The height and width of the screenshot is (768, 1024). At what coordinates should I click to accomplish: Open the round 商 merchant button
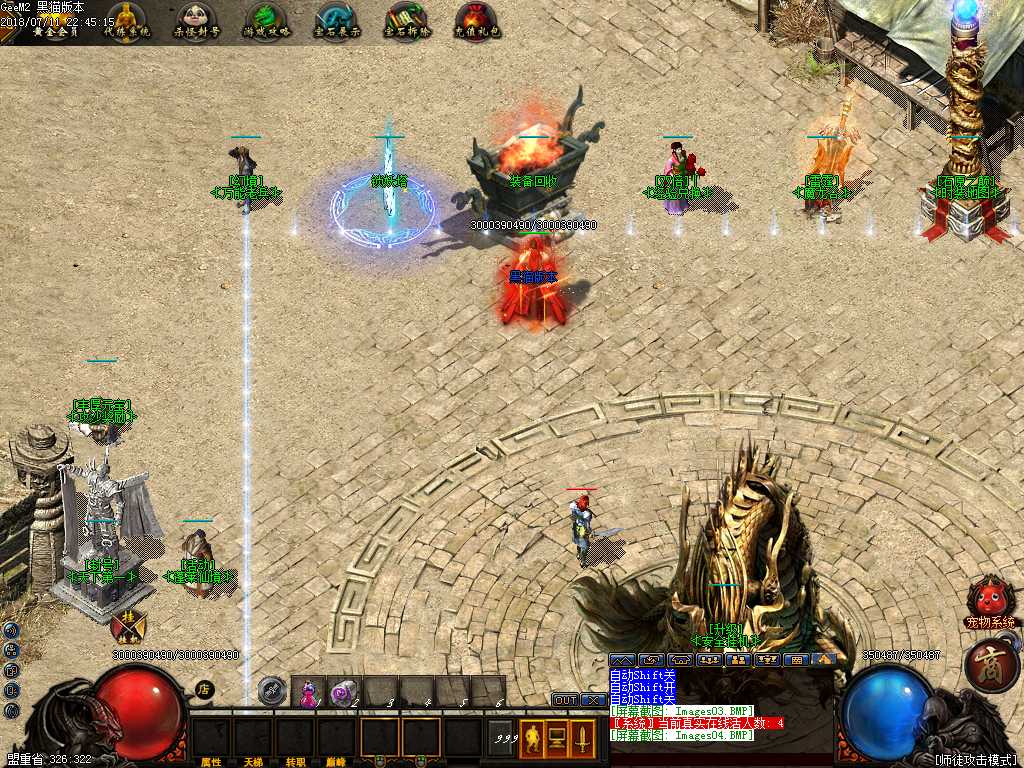[x=985, y=665]
